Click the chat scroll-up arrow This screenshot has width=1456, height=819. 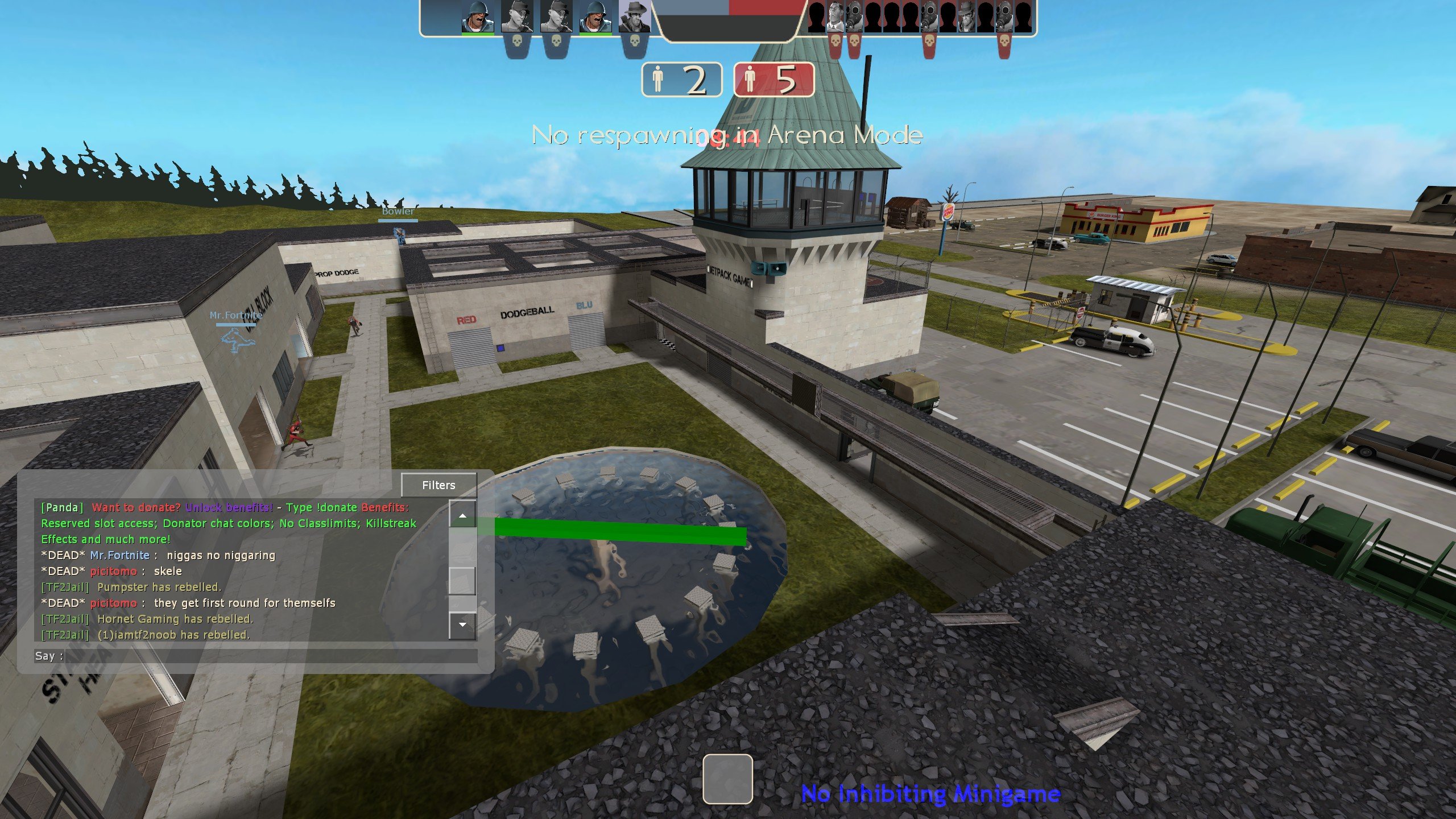click(462, 515)
